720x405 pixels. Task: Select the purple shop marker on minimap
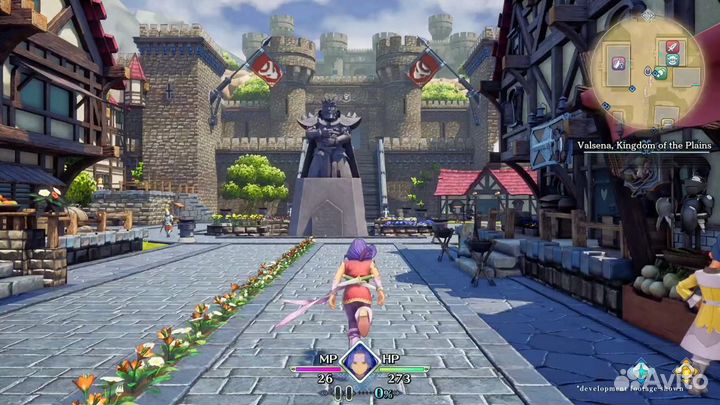click(619, 63)
